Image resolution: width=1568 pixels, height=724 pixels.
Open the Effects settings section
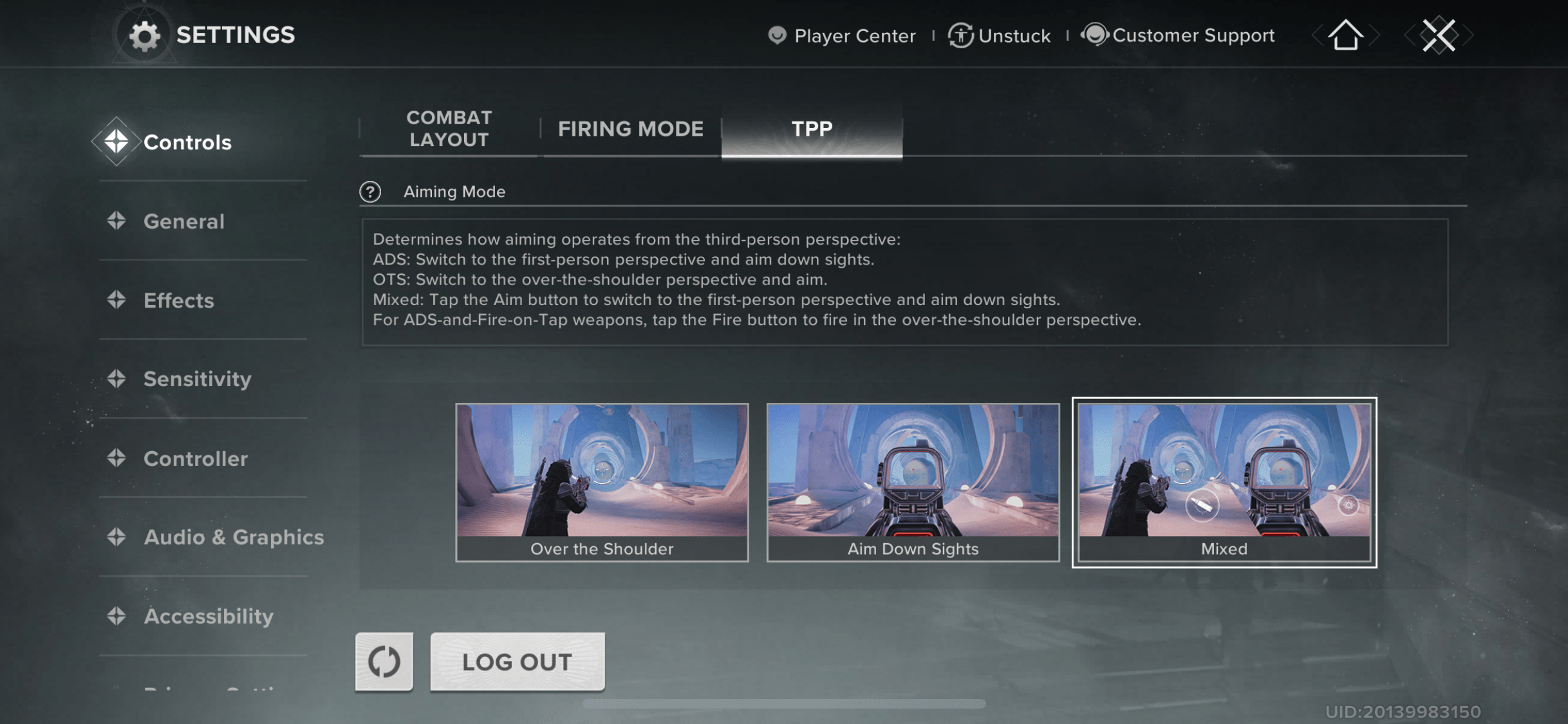(x=178, y=301)
